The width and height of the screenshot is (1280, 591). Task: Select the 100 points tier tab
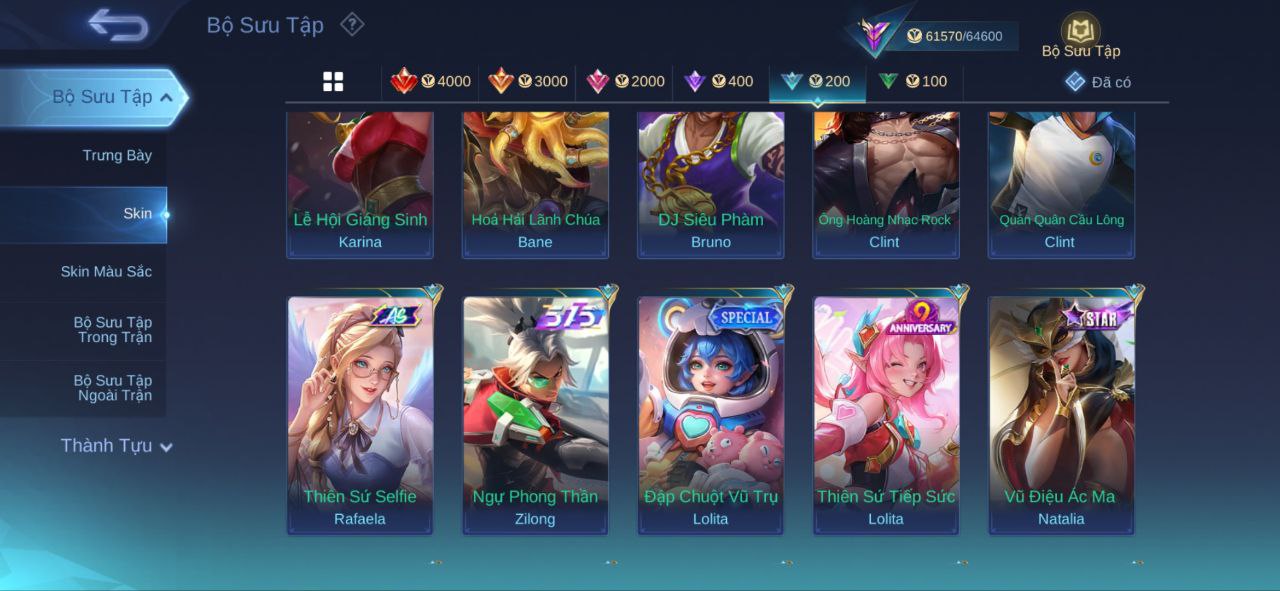pyautogui.click(x=914, y=82)
